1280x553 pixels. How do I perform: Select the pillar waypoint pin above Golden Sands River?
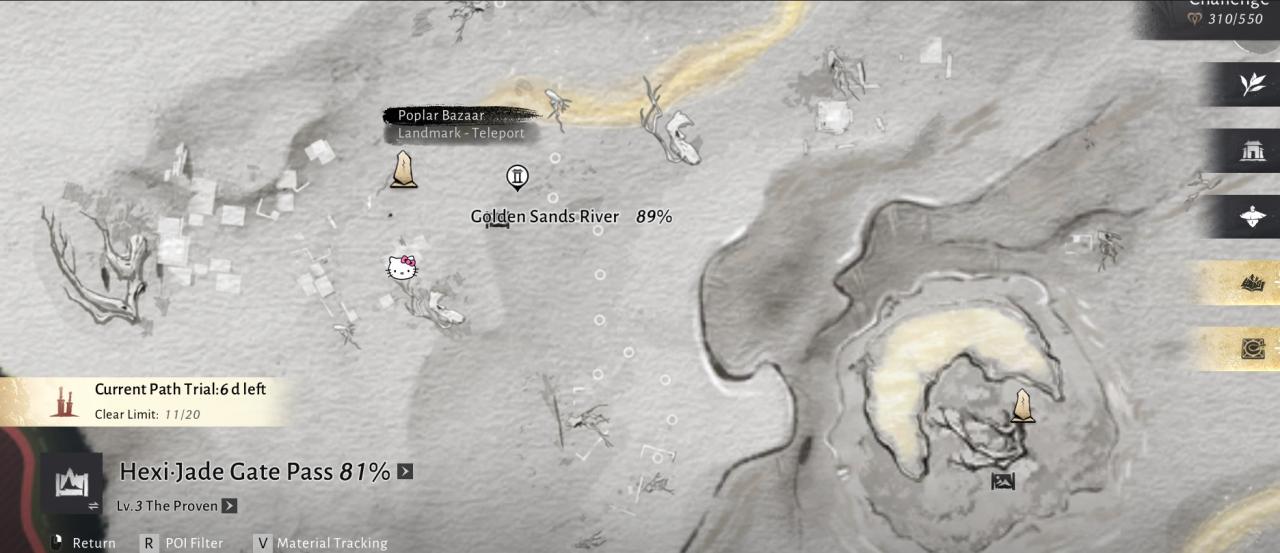coord(517,178)
